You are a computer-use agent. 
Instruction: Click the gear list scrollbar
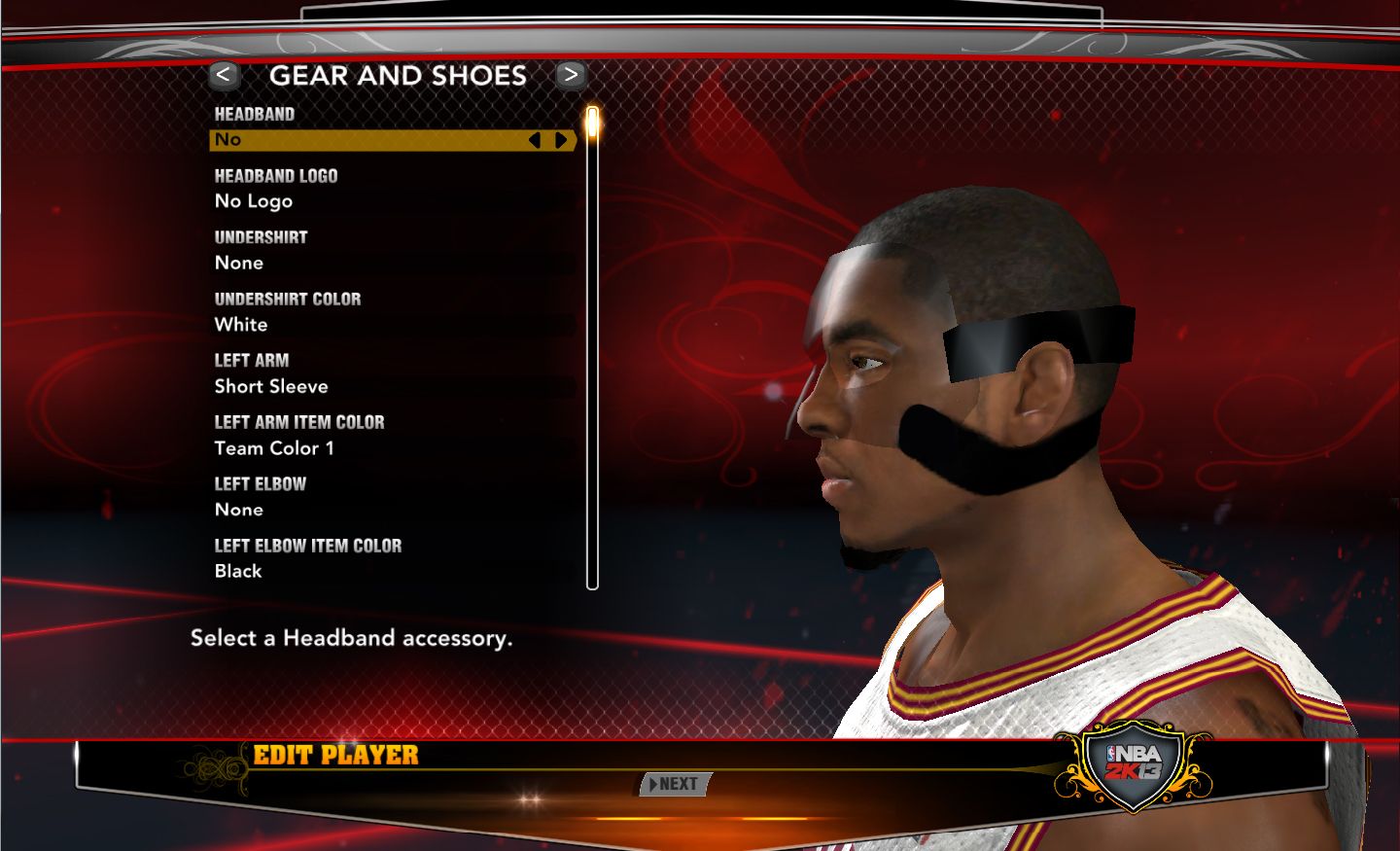click(x=592, y=350)
